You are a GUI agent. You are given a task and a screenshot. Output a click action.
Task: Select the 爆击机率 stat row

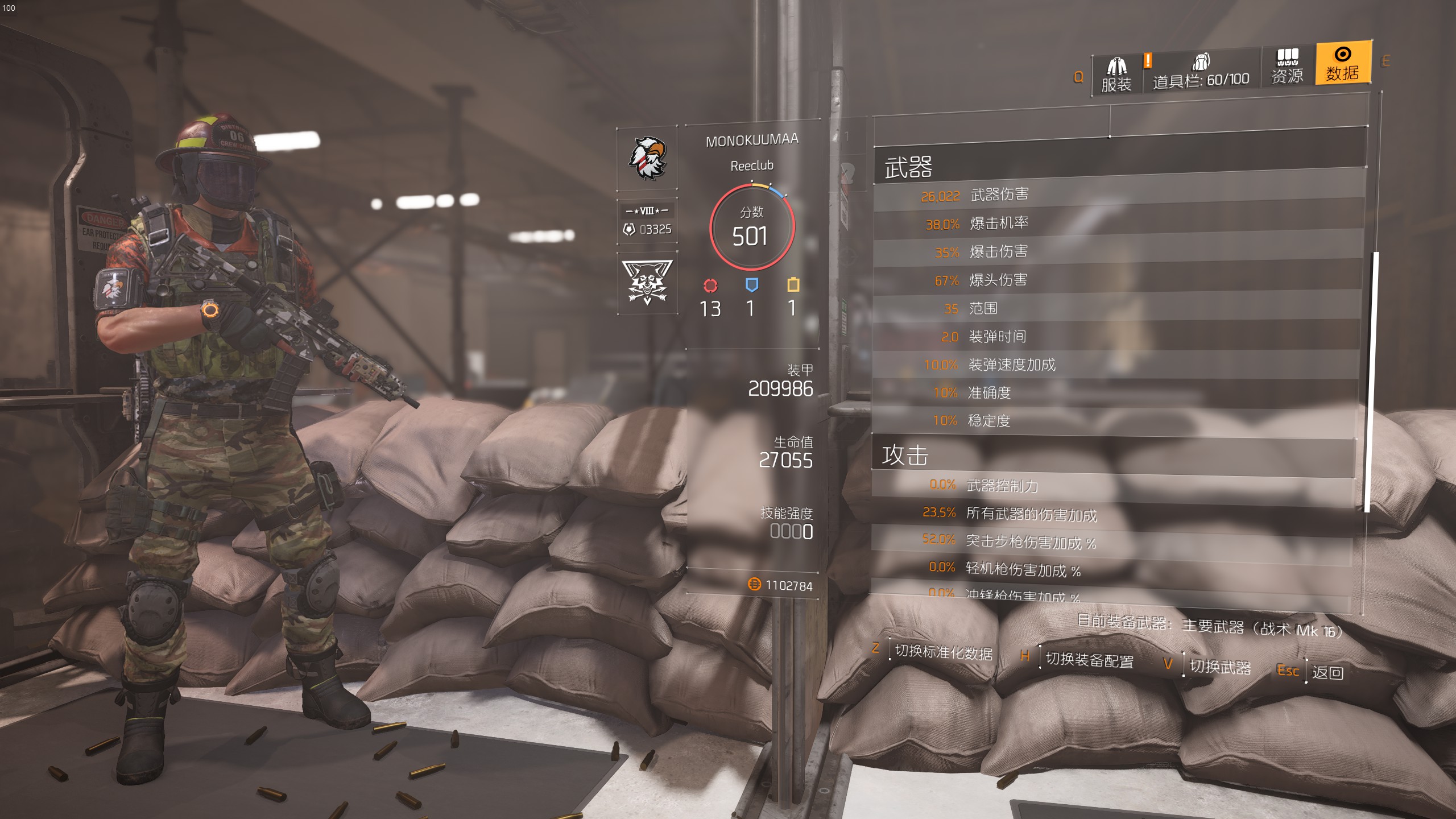(1118, 224)
